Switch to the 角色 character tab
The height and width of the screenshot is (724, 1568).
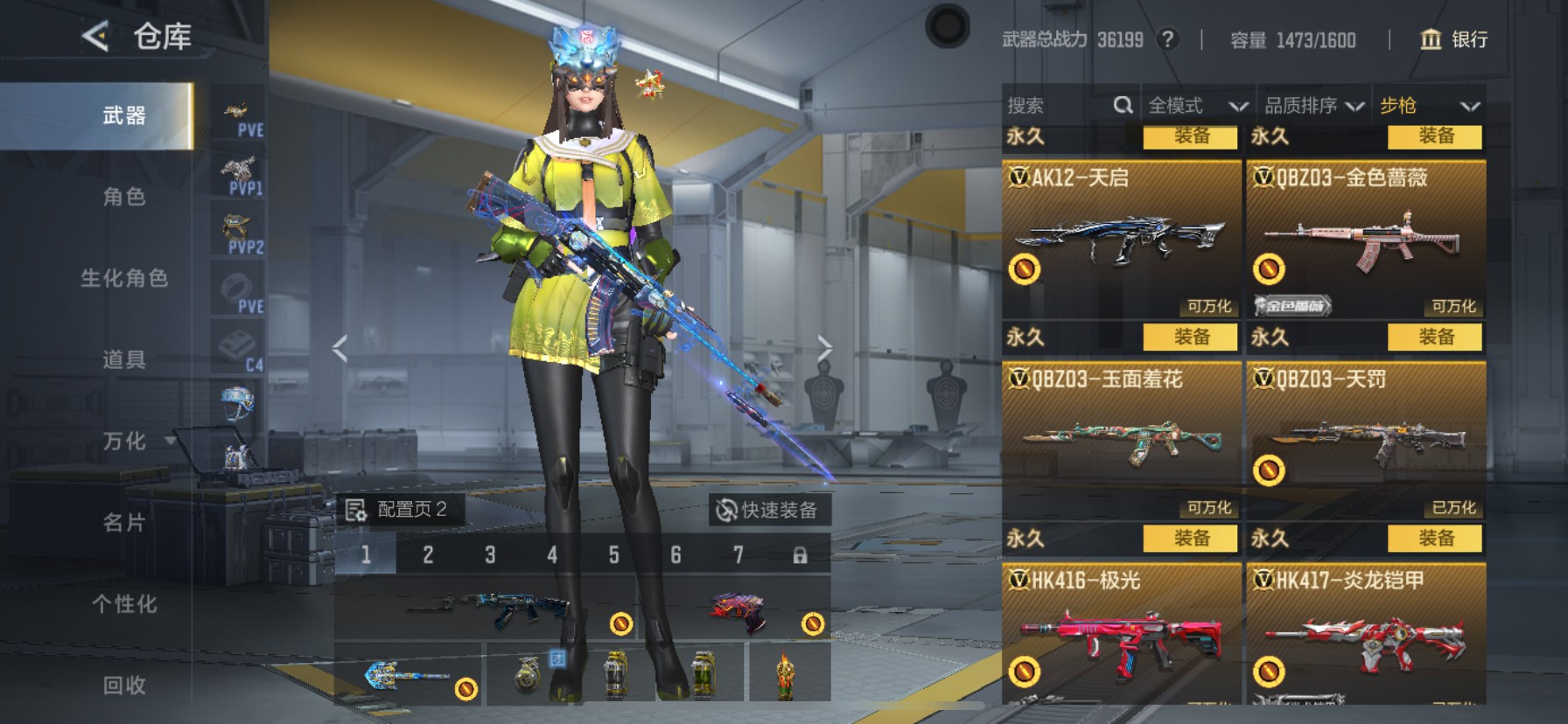123,197
